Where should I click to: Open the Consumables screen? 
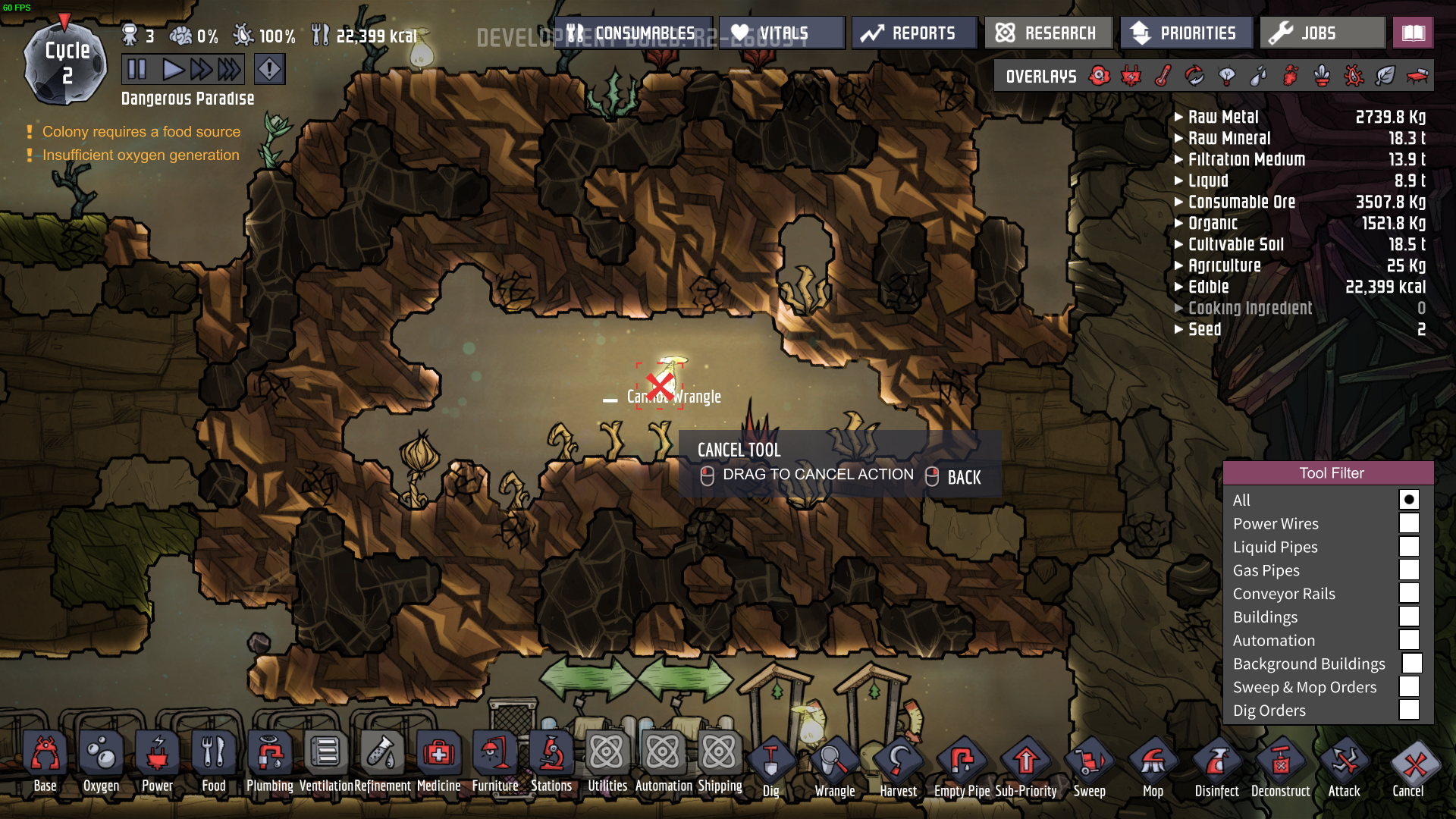click(x=633, y=33)
